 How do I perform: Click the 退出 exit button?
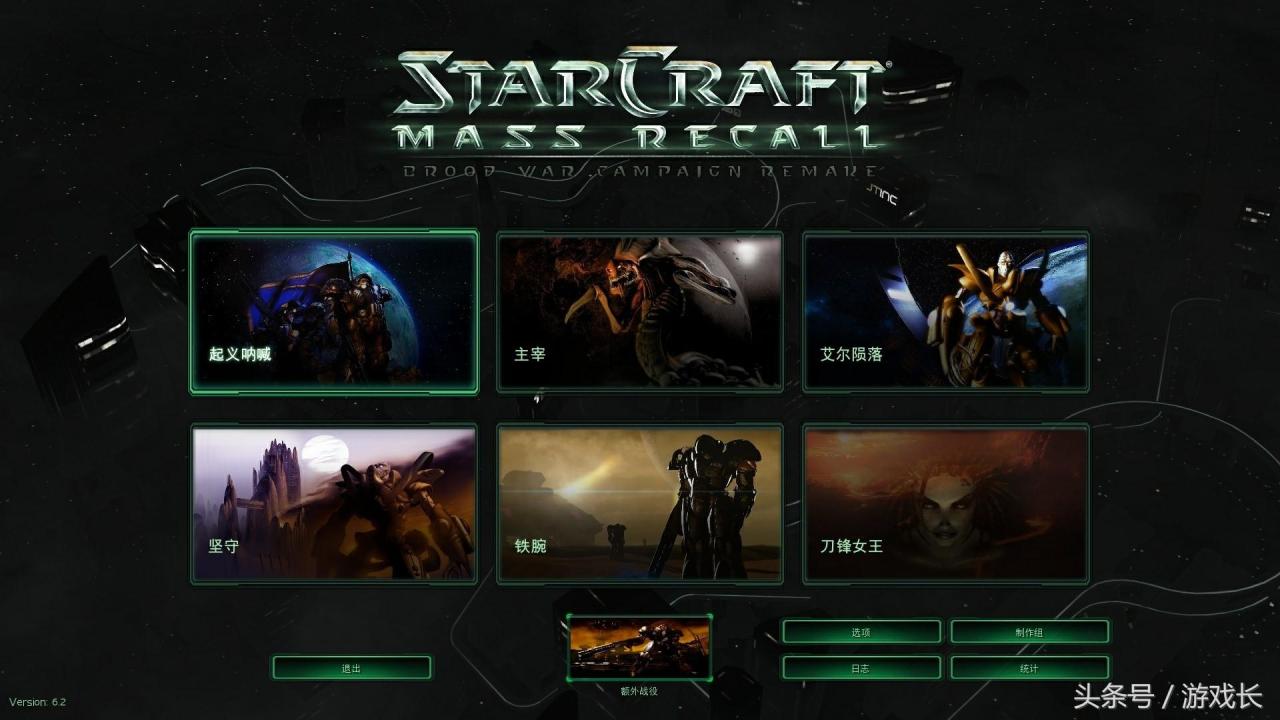351,668
